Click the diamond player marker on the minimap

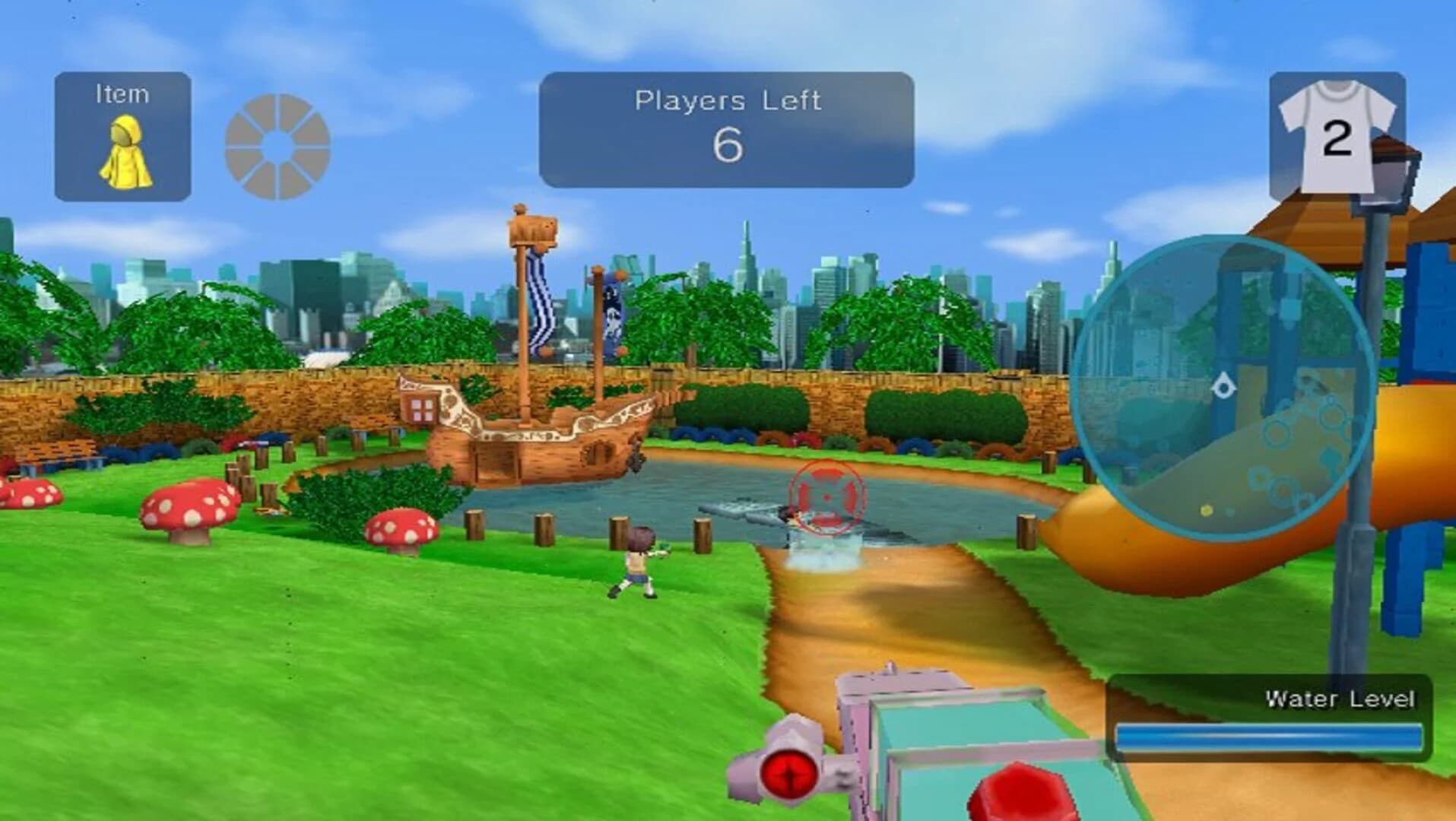pyautogui.click(x=1224, y=386)
